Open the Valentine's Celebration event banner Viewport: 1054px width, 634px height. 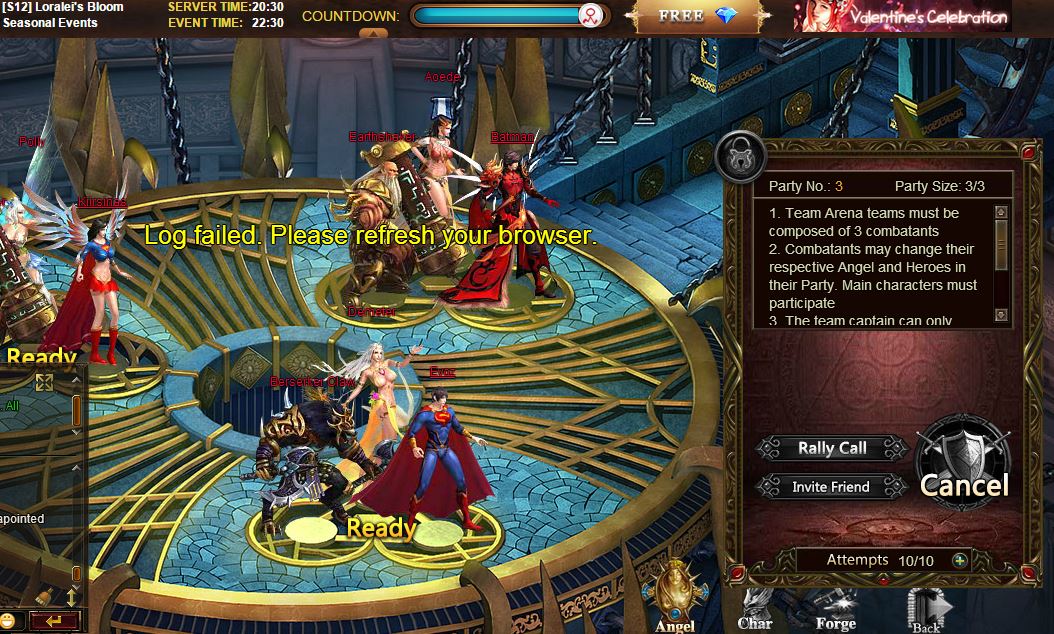pyautogui.click(x=902, y=17)
